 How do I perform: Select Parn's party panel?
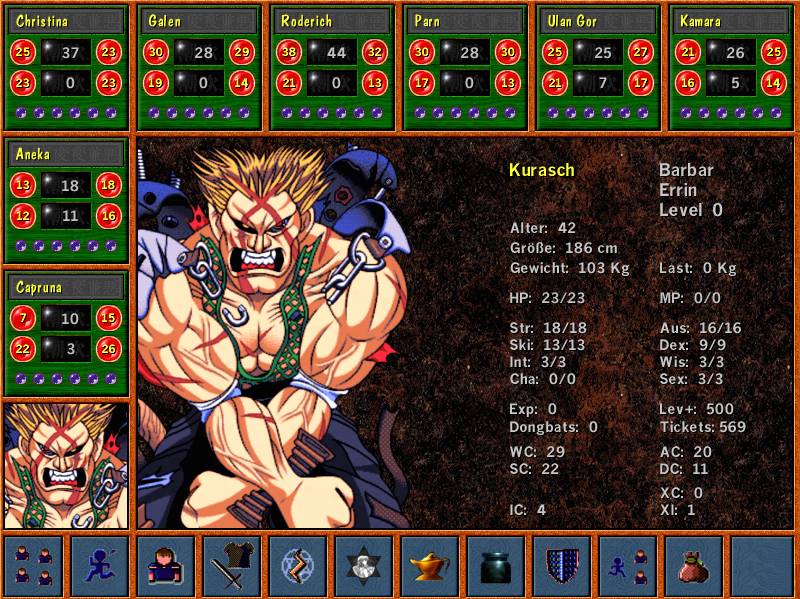[465, 66]
